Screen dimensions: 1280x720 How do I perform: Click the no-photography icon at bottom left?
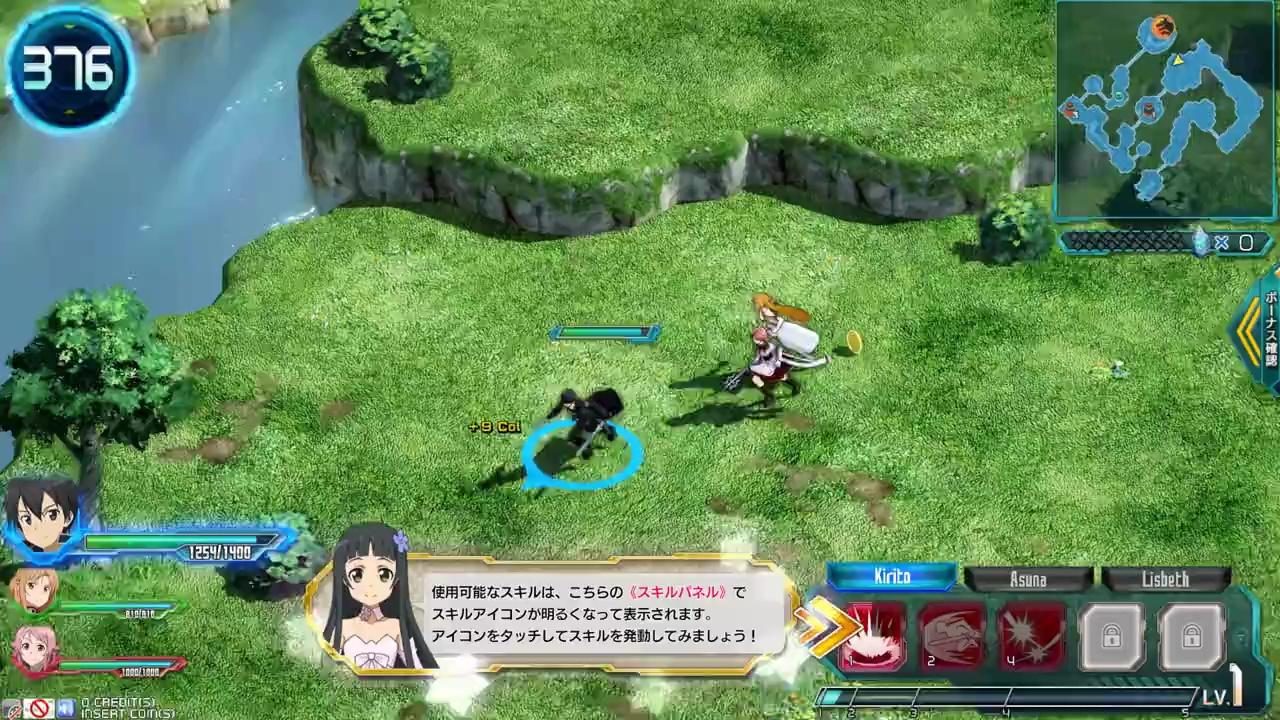tap(38, 709)
